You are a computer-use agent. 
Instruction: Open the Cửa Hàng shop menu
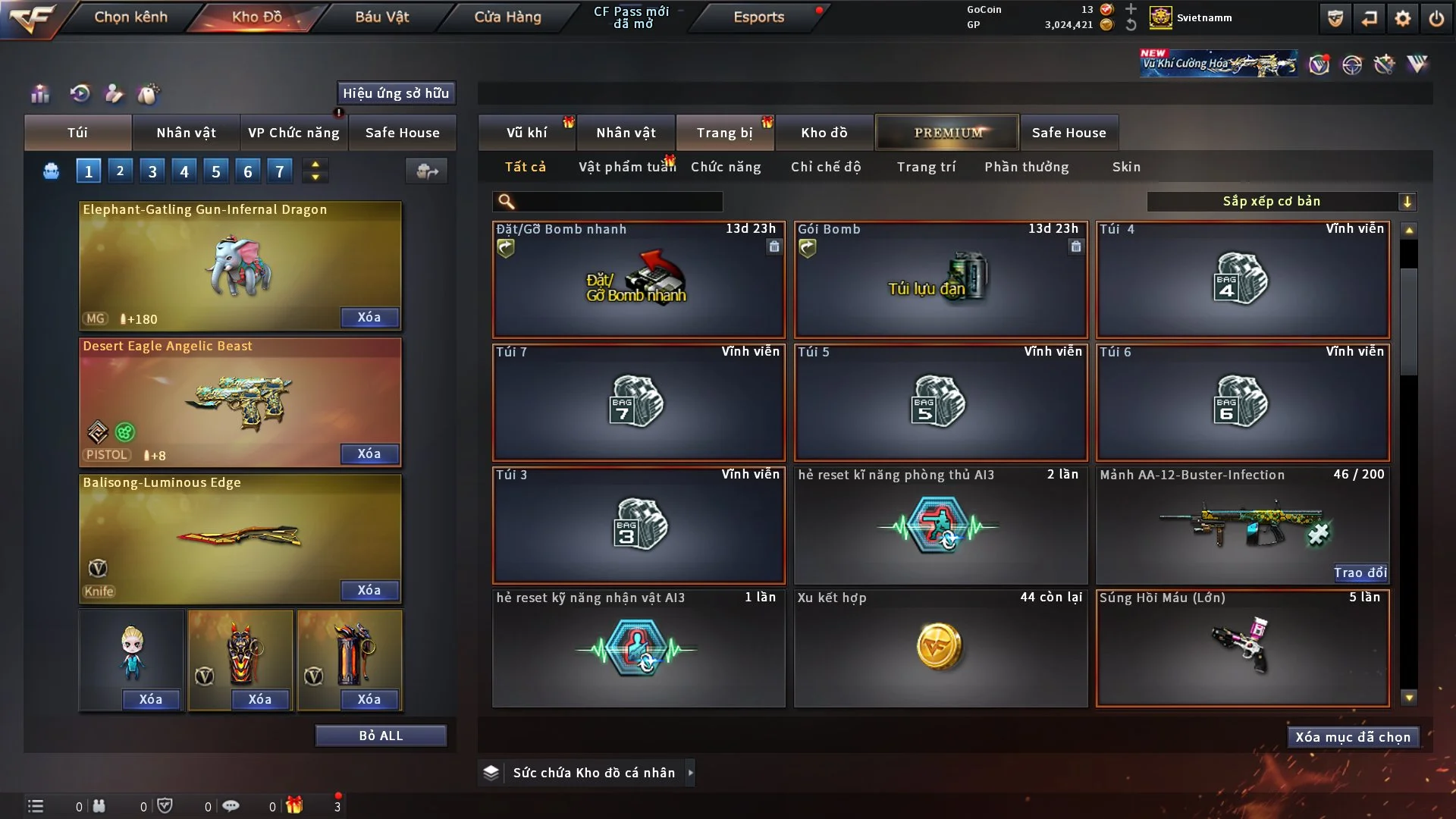507,17
